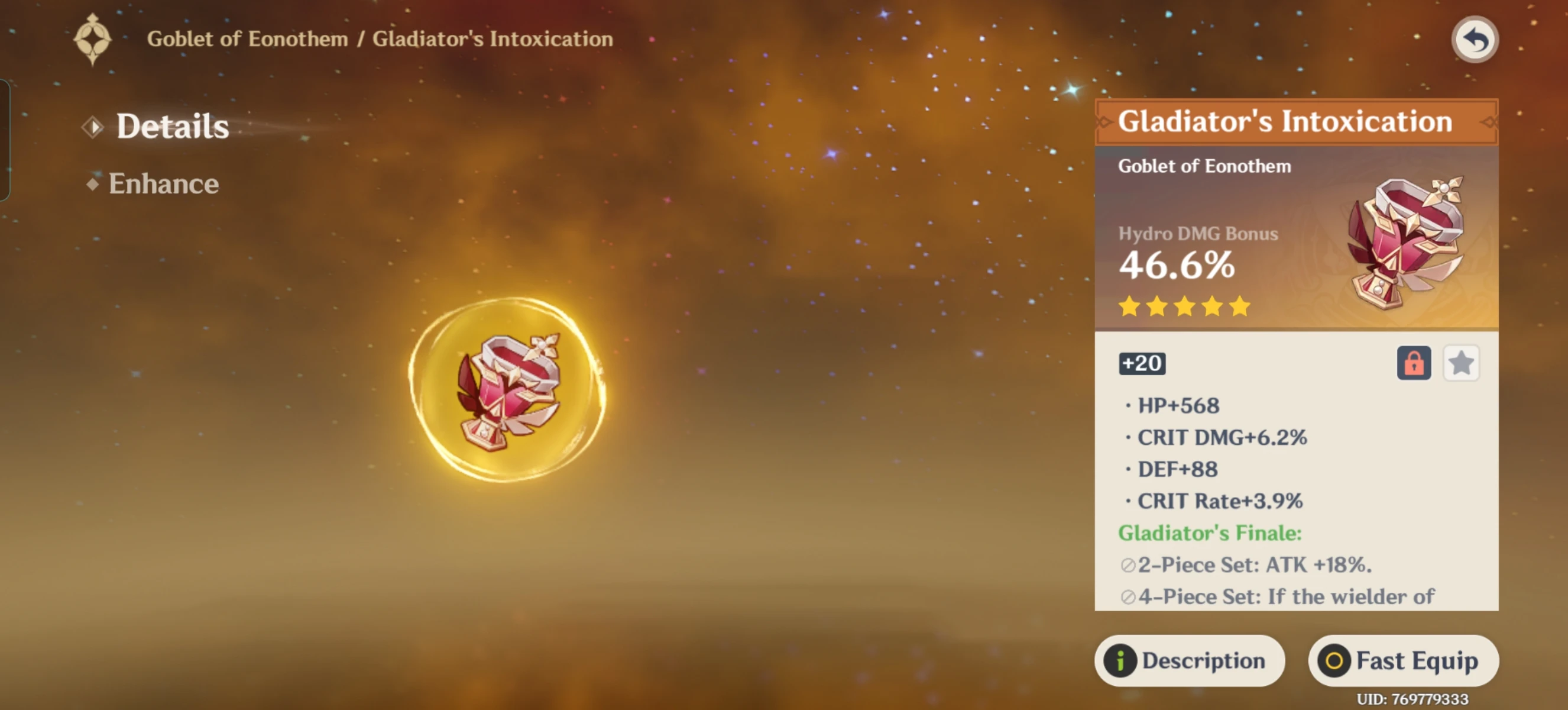The width and height of the screenshot is (1568, 710).
Task: Click the +20 enhancement level badge
Action: tap(1142, 363)
